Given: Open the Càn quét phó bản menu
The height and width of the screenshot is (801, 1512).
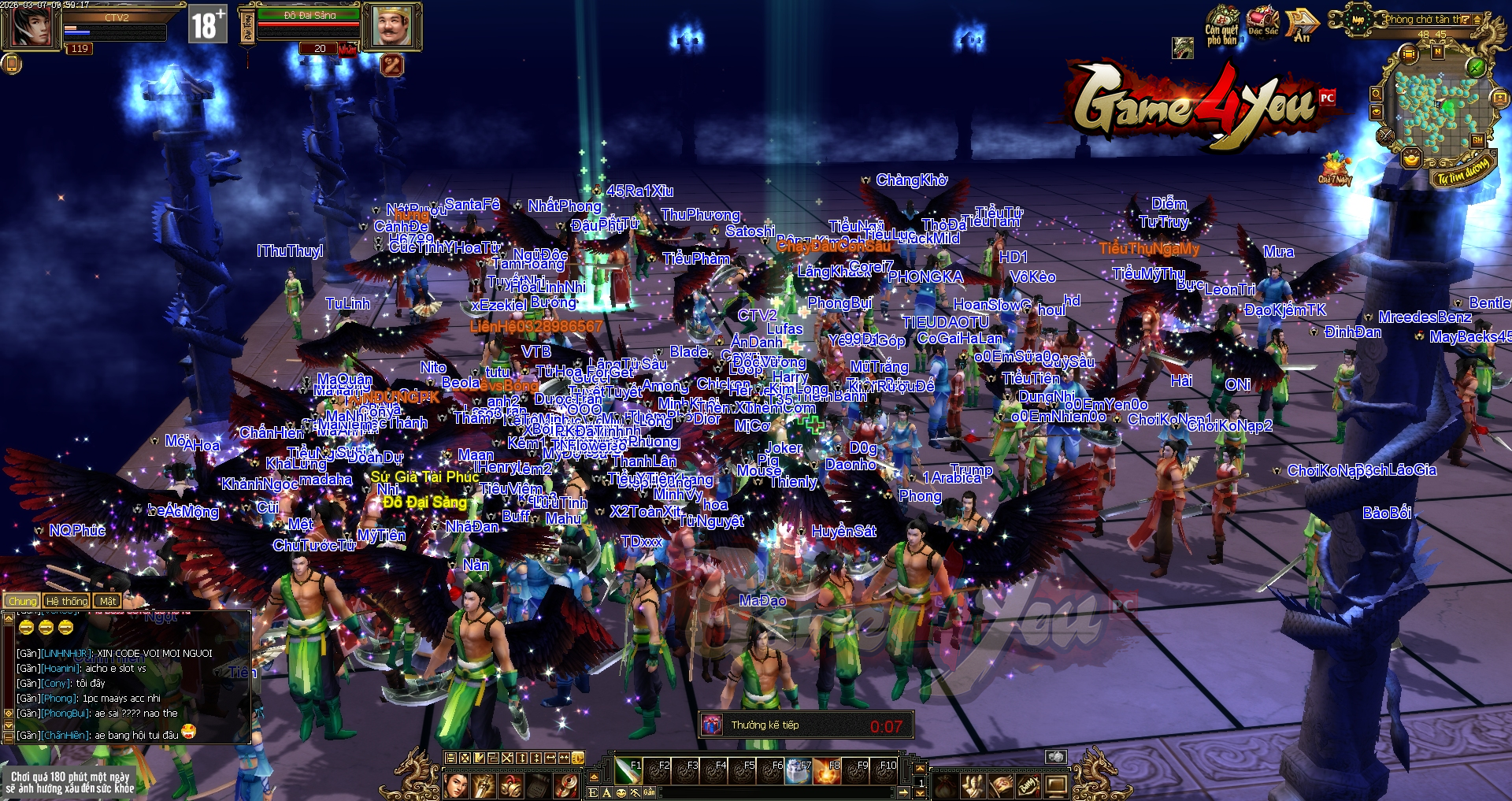Looking at the screenshot, I should tap(1222, 25).
